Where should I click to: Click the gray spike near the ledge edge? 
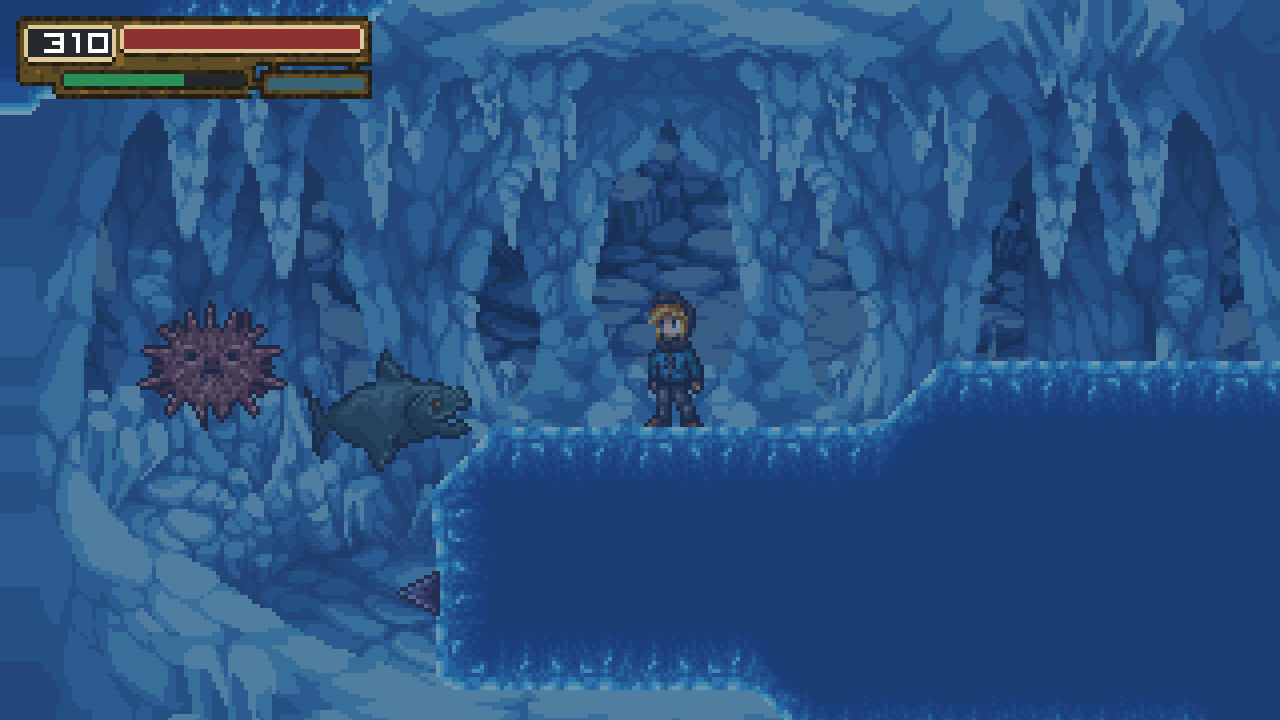pos(422,590)
